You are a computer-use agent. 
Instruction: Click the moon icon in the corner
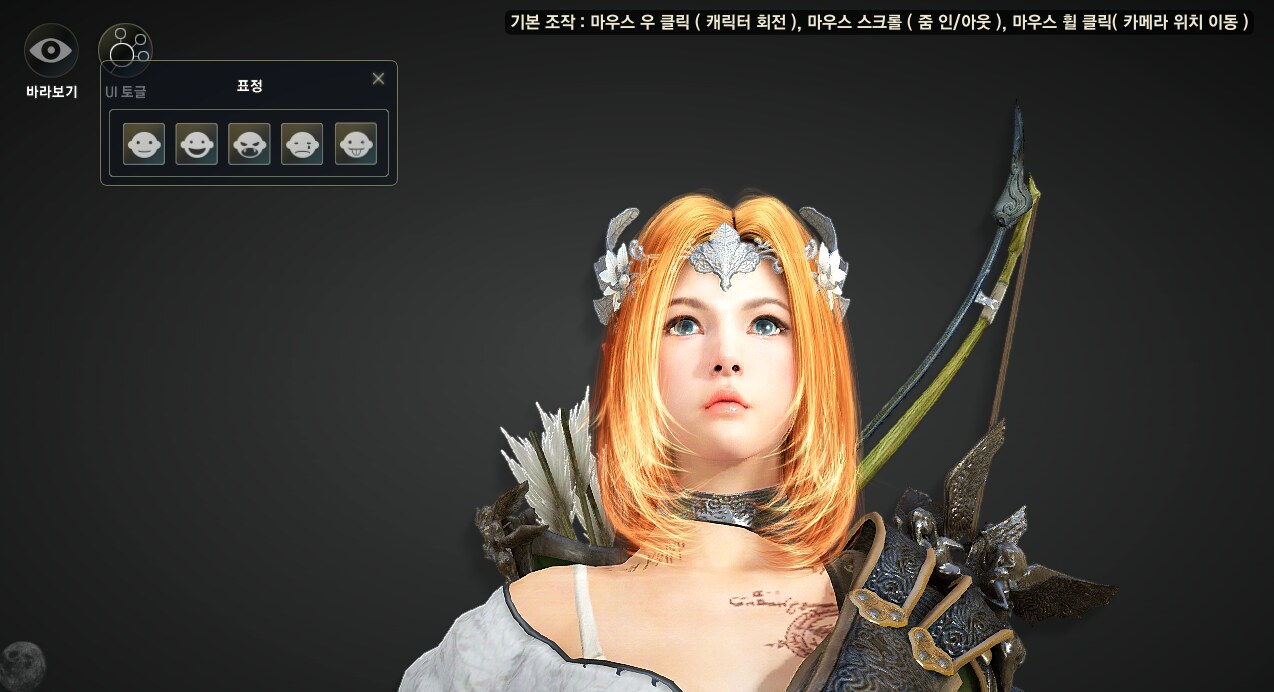click(21, 663)
